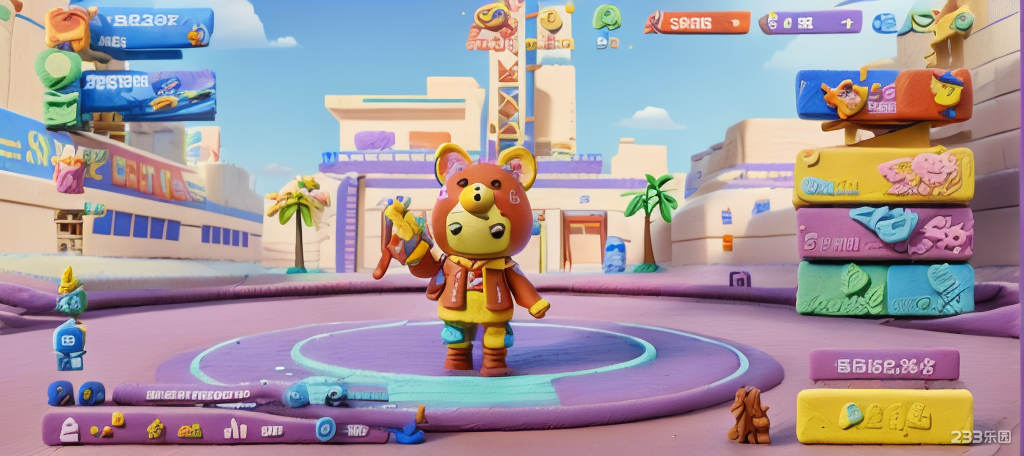Viewport: 1024px width, 456px height.
Task: Select the second blue banner with creature art
Action: tap(148, 95)
